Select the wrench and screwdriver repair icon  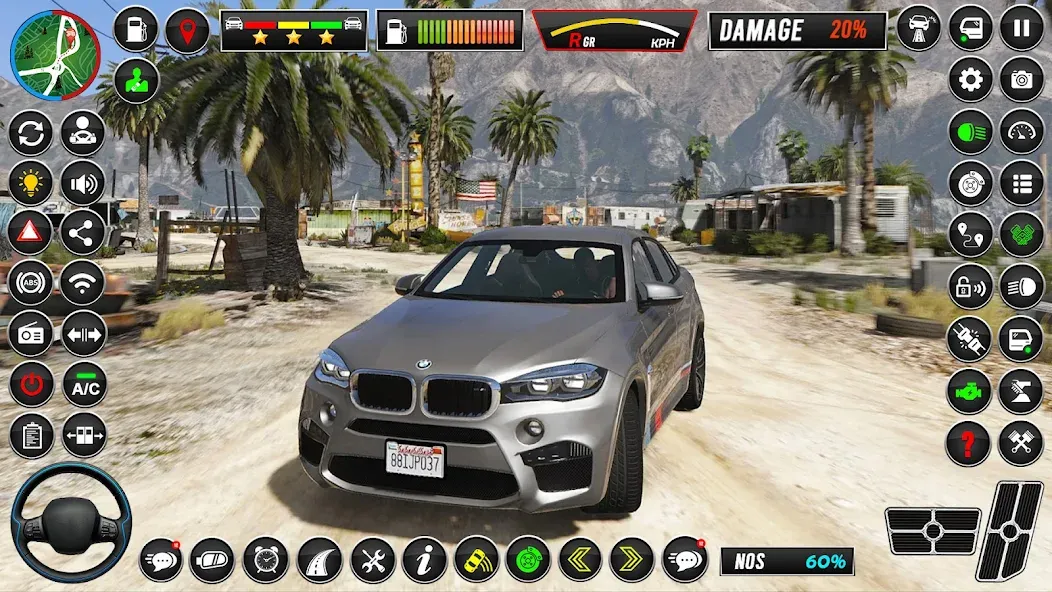(372, 559)
